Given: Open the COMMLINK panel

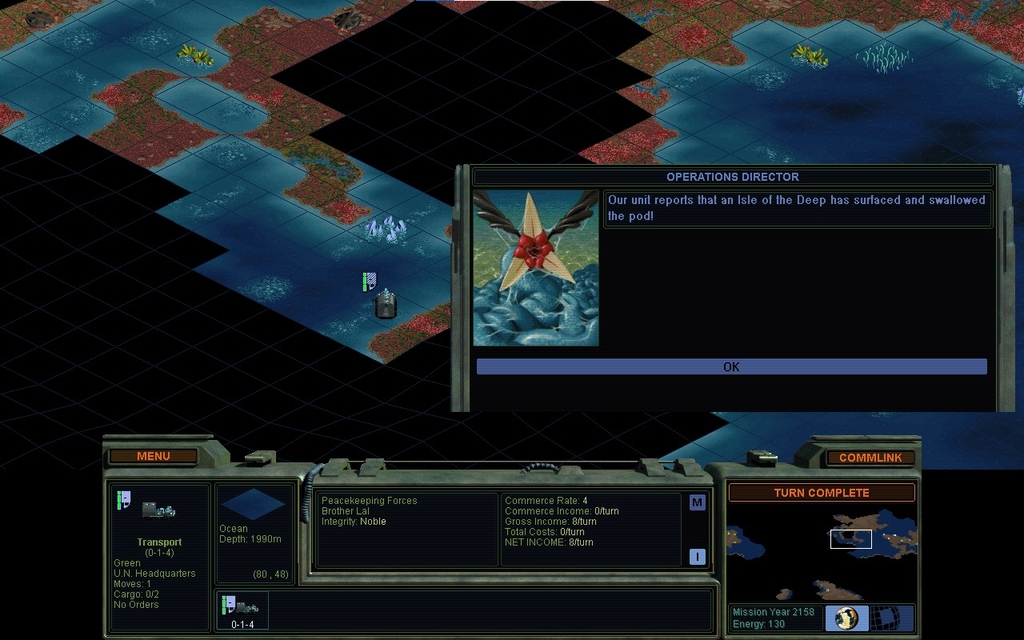Looking at the screenshot, I should (870, 458).
